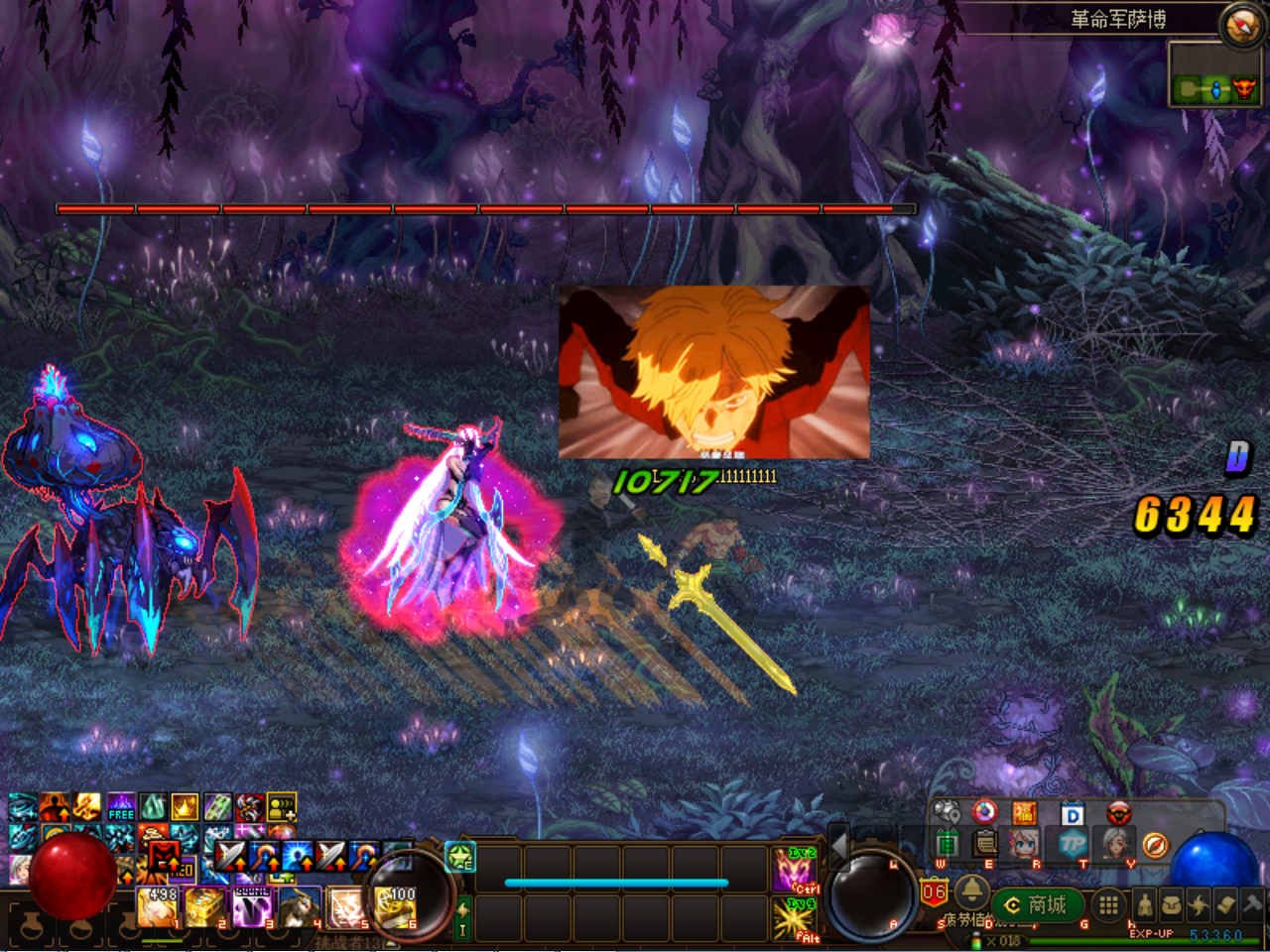
Task: Open the character avatar panel labeled R
Action: [x=1021, y=843]
